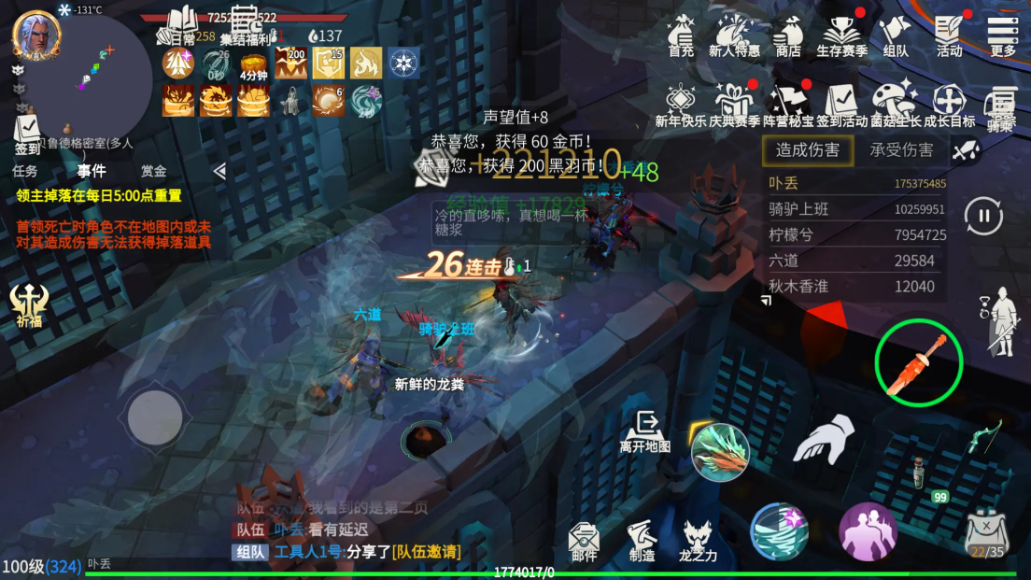Open the 商店 shop menu

point(788,35)
